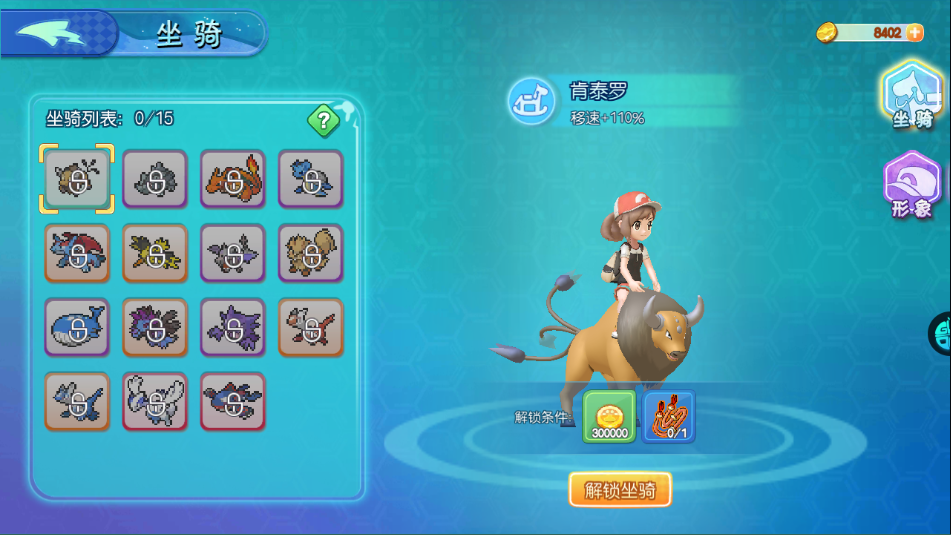The image size is (951, 535).
Task: Select the locked Tauros mount
Action: [77, 179]
